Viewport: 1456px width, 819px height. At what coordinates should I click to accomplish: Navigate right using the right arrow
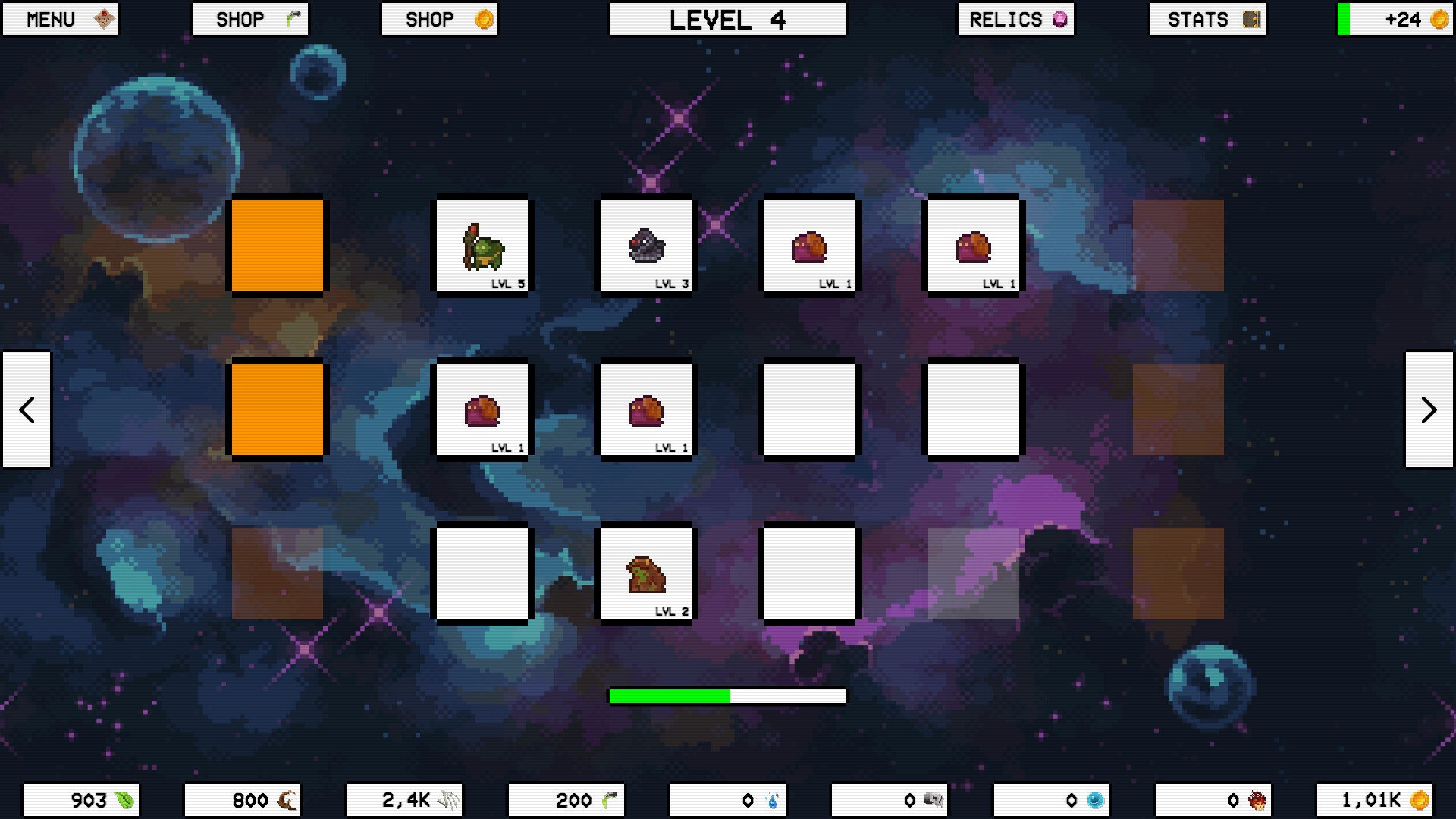click(x=1429, y=409)
